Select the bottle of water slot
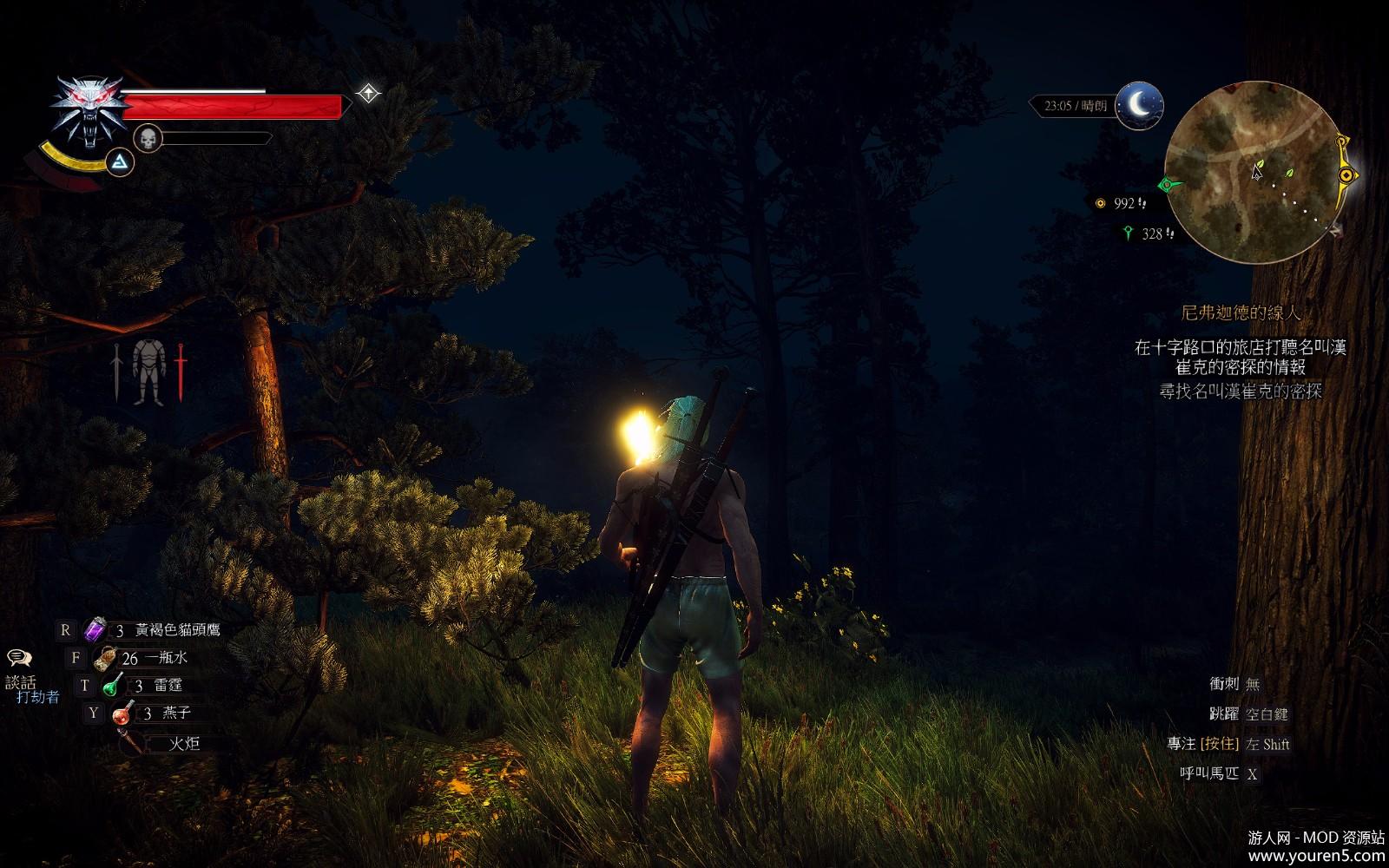The height and width of the screenshot is (868, 1389). [105, 658]
